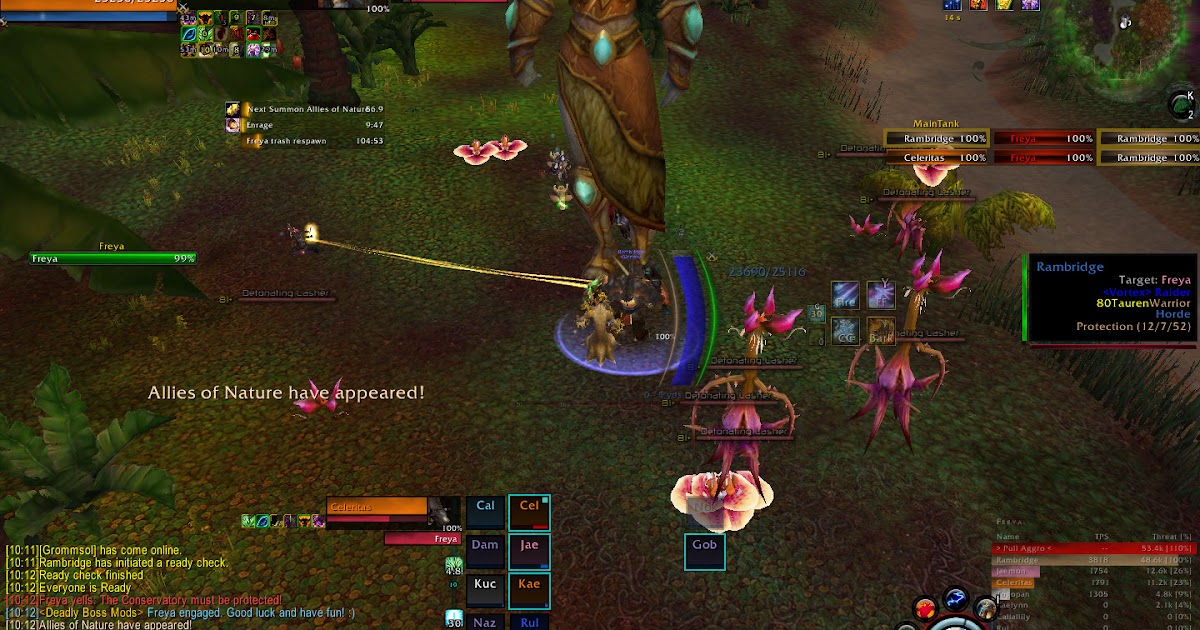Click the lightning orb button near bottom
1200x630 pixels.
pos(956,603)
